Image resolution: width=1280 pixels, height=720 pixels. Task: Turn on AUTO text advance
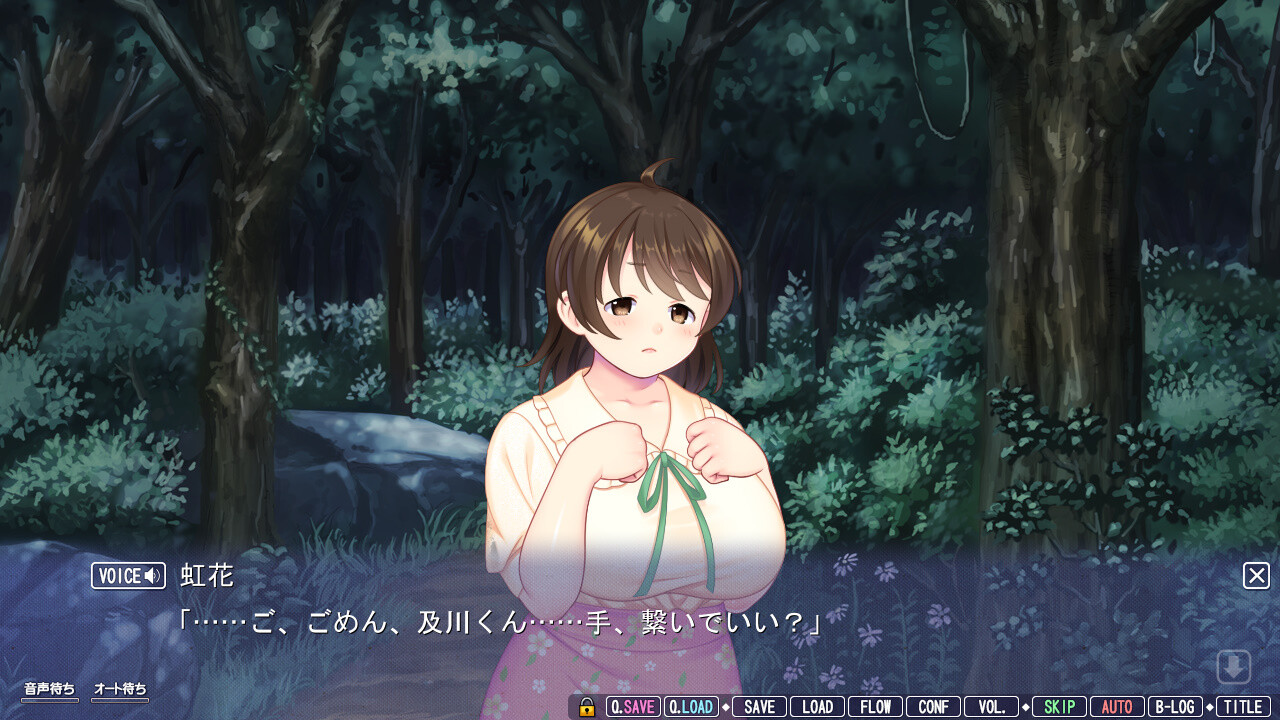[1117, 707]
